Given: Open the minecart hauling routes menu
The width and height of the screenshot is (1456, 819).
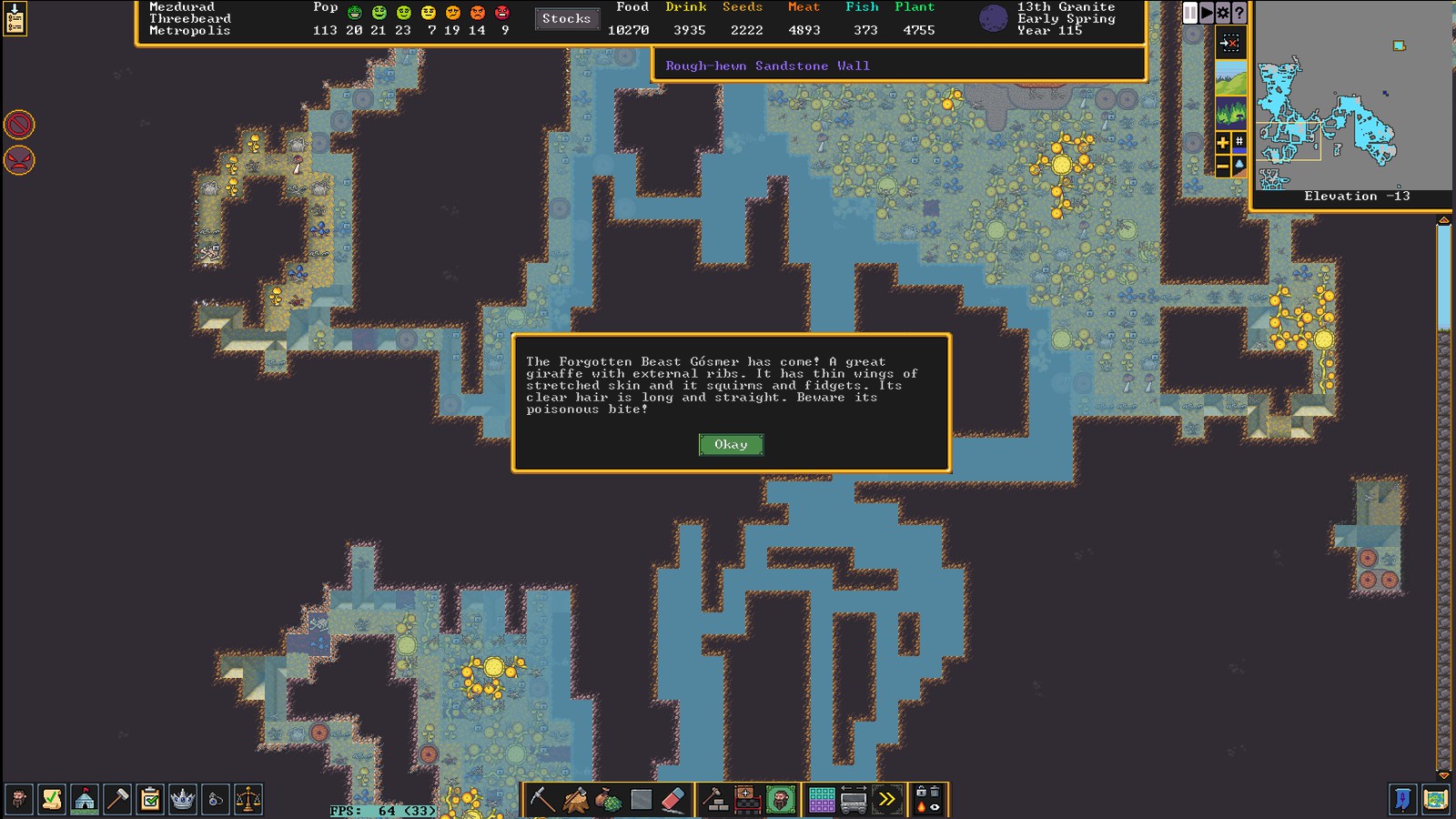Looking at the screenshot, I should (854, 799).
